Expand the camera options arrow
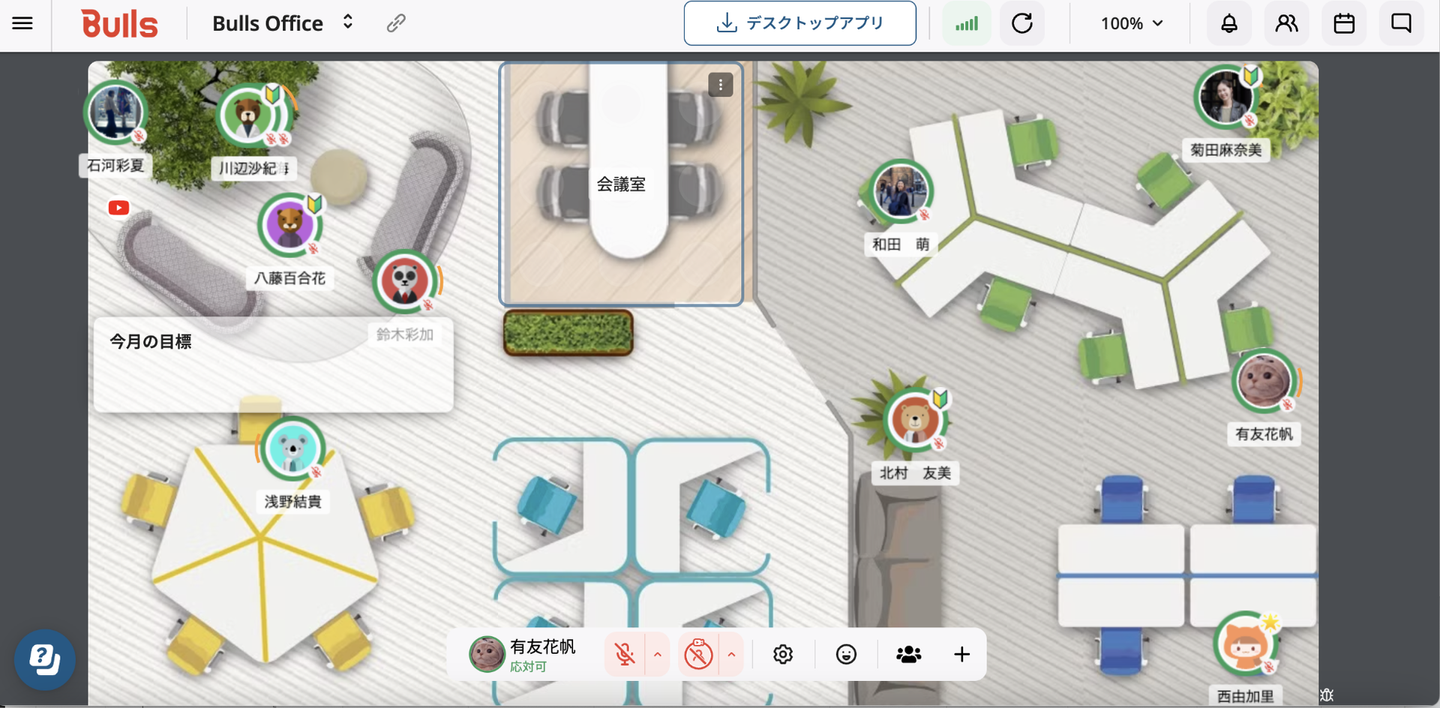The image size is (1440, 708). coord(731,655)
